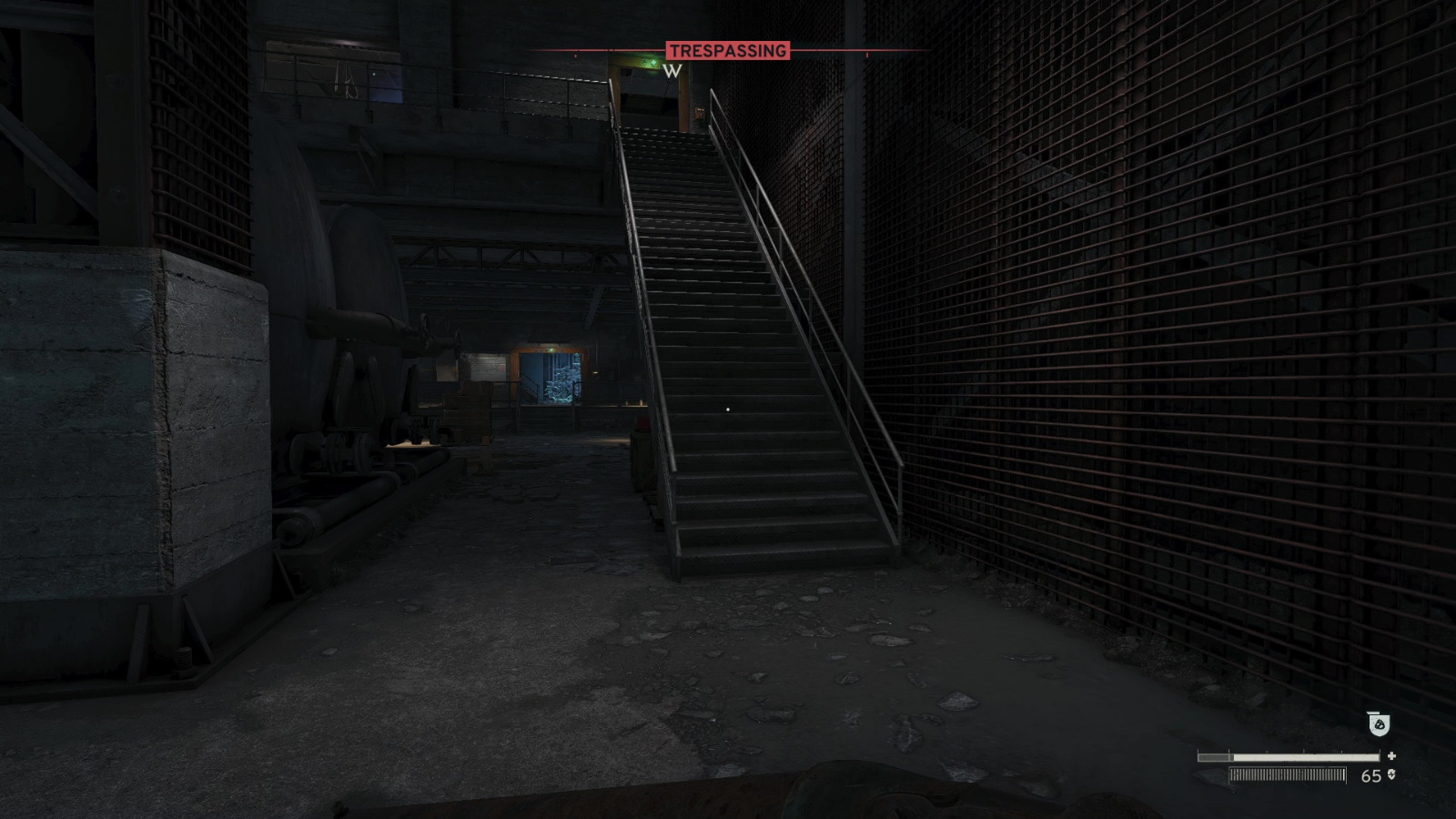Click the W interaction key prompt
The width and height of the screenshot is (1456, 819).
coord(672,70)
